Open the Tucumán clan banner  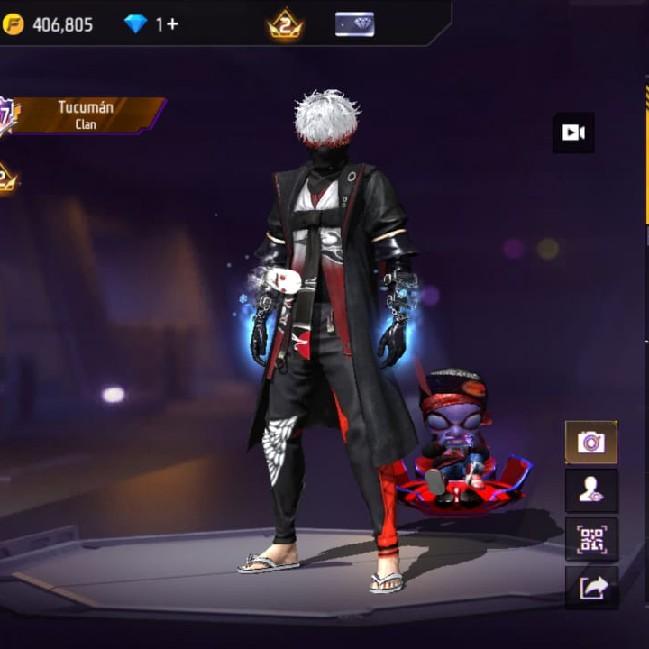(88, 114)
